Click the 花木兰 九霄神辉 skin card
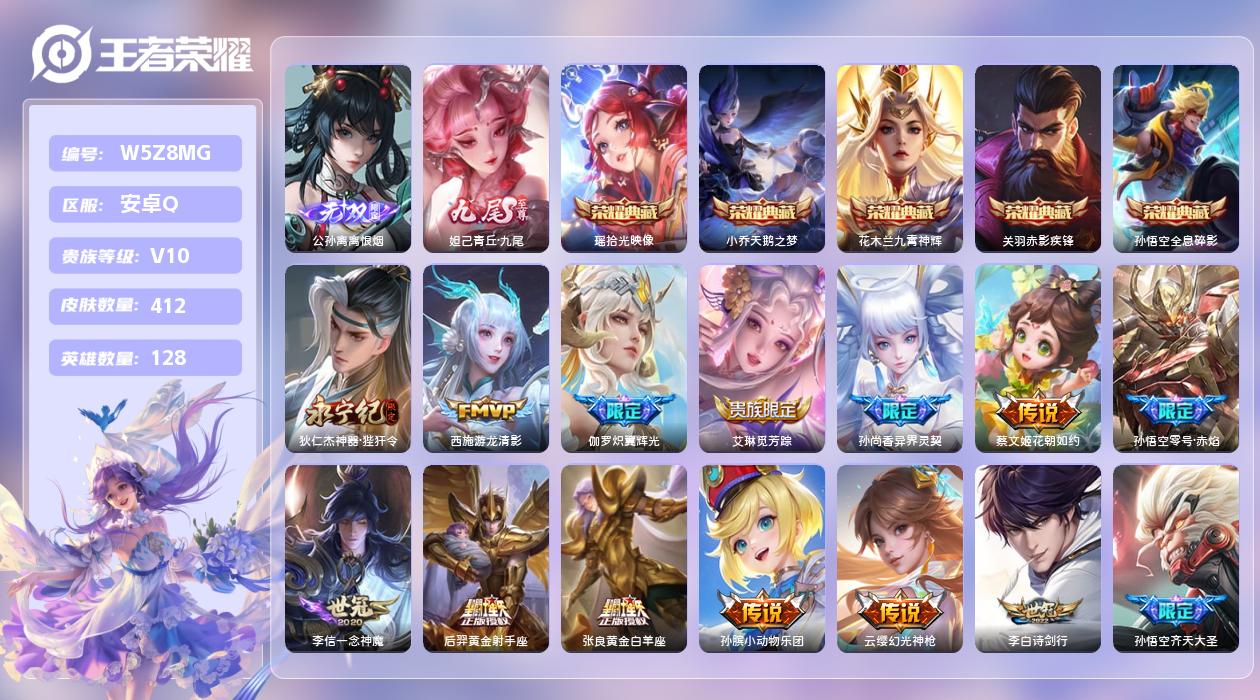Viewport: 1260px width, 700px height. coord(900,158)
